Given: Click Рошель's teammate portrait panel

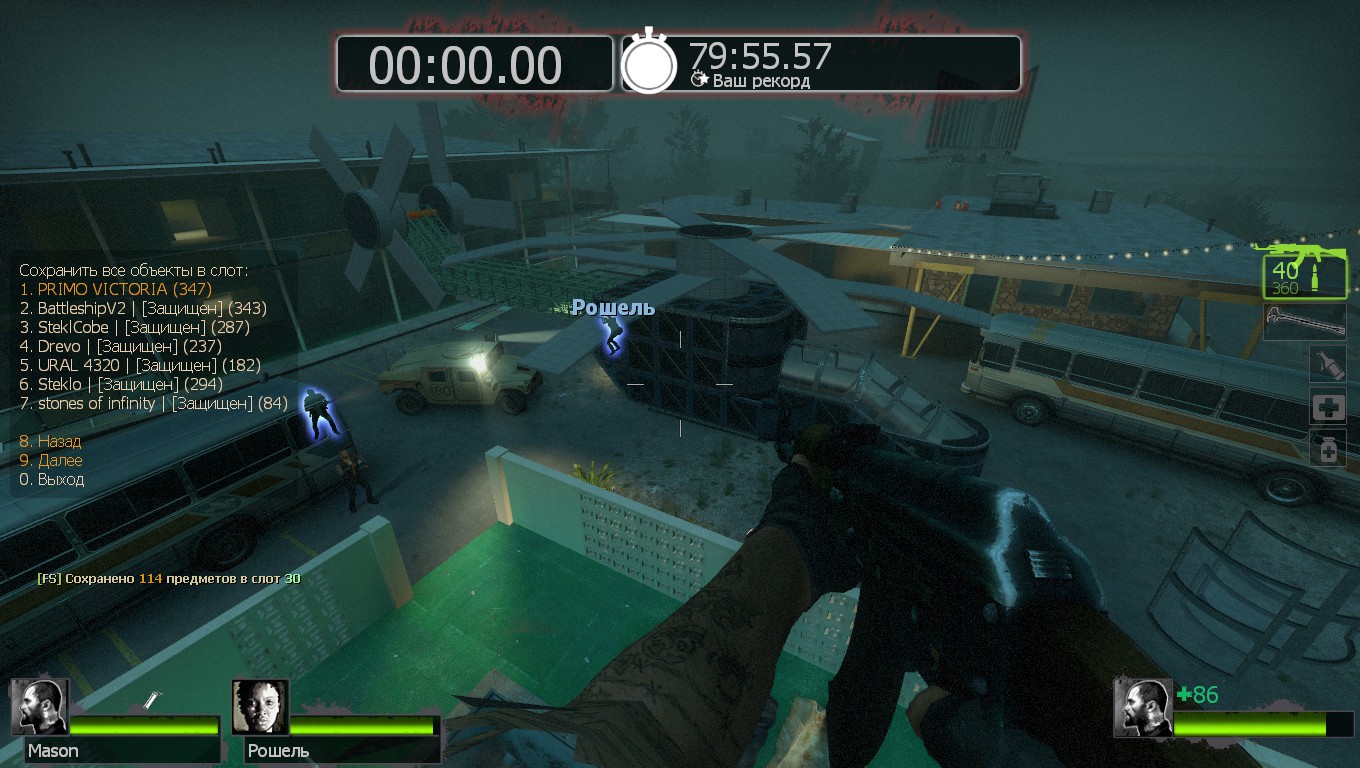Looking at the screenshot, I should click(x=336, y=720).
